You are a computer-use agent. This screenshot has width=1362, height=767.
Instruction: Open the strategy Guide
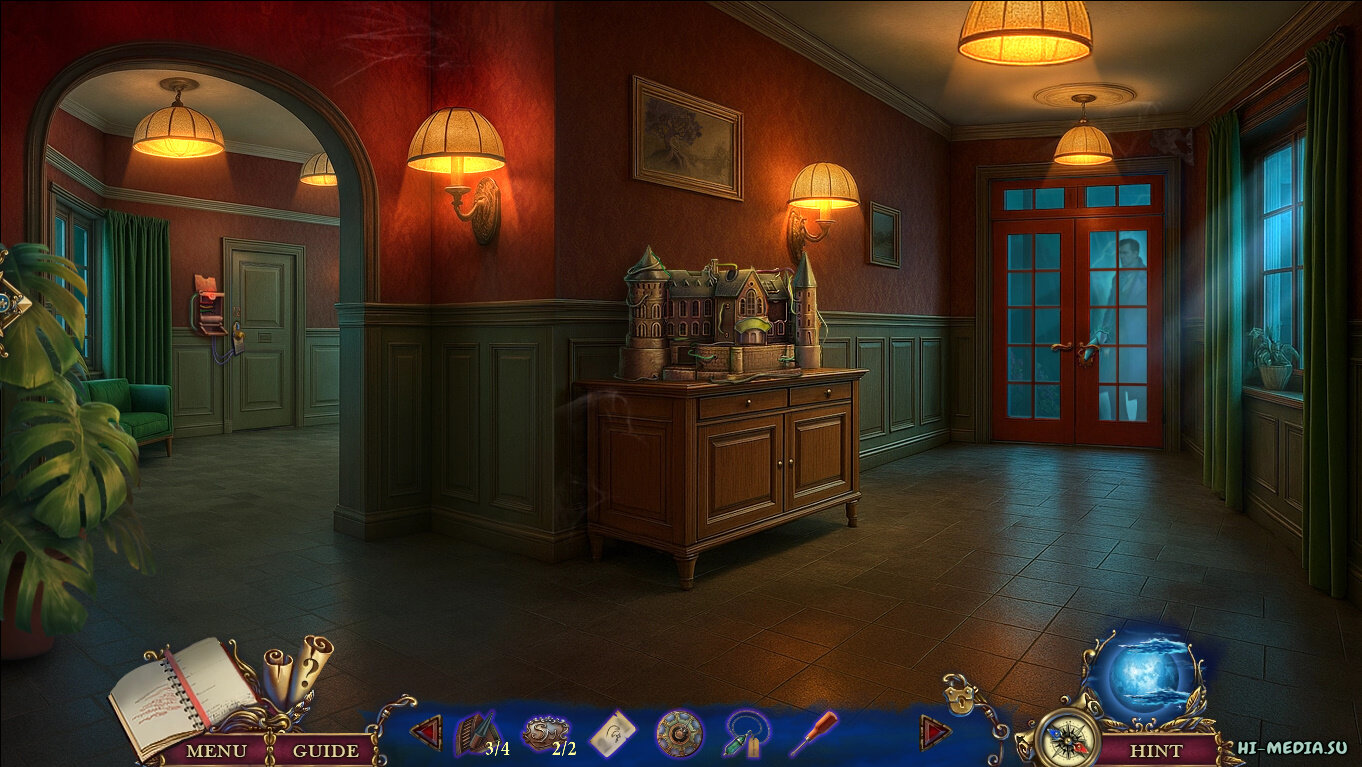[x=326, y=749]
